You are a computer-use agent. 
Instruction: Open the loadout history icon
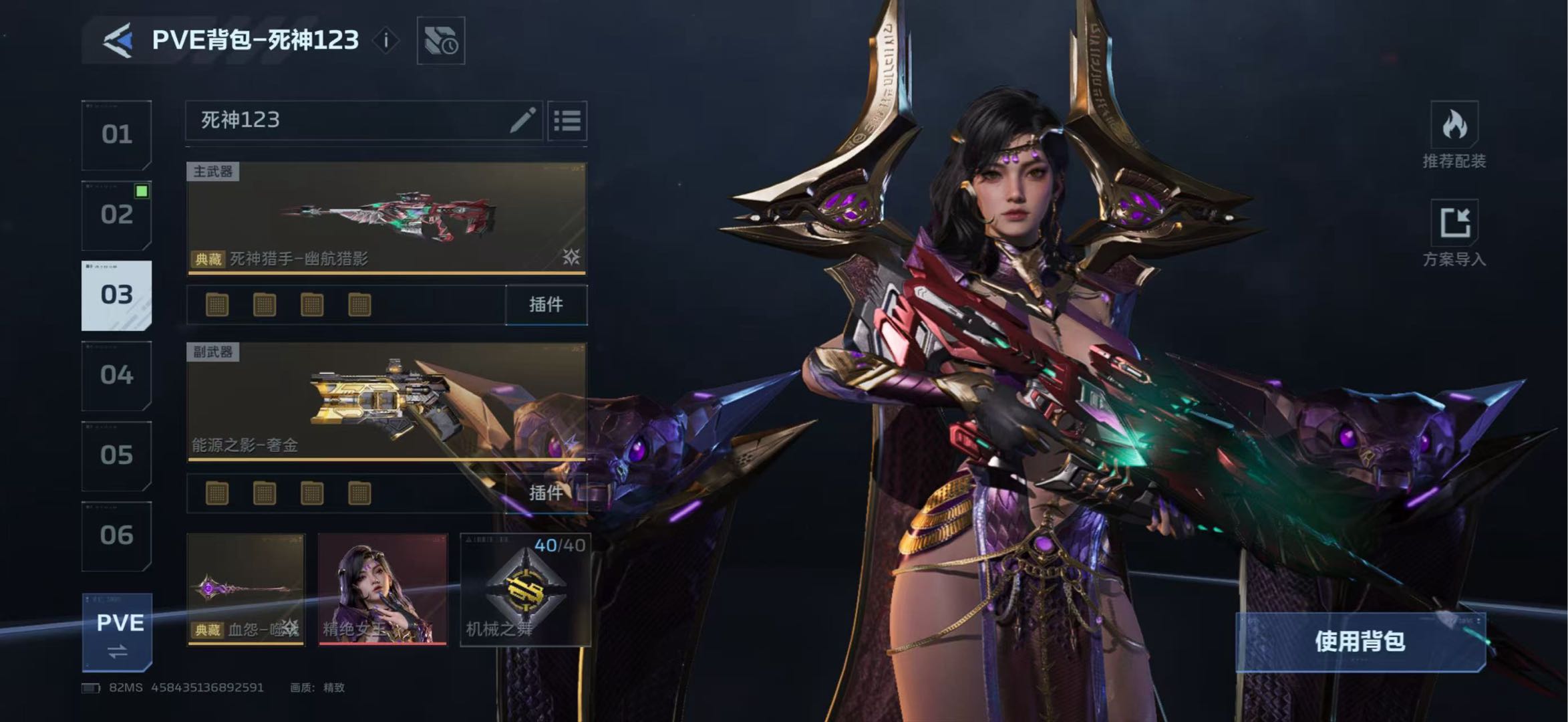point(441,41)
